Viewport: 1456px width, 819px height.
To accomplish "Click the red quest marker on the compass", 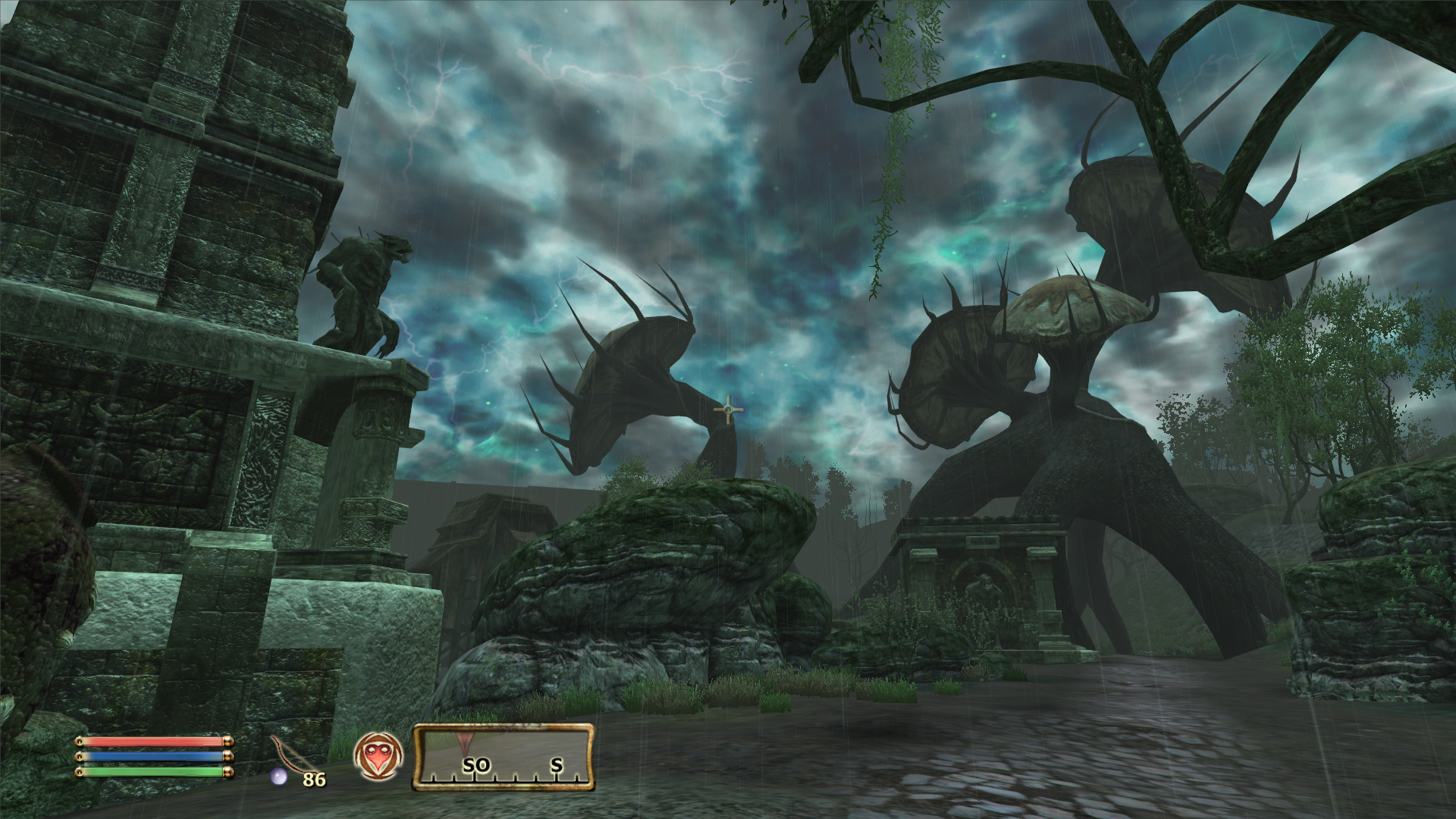I will (x=464, y=740).
